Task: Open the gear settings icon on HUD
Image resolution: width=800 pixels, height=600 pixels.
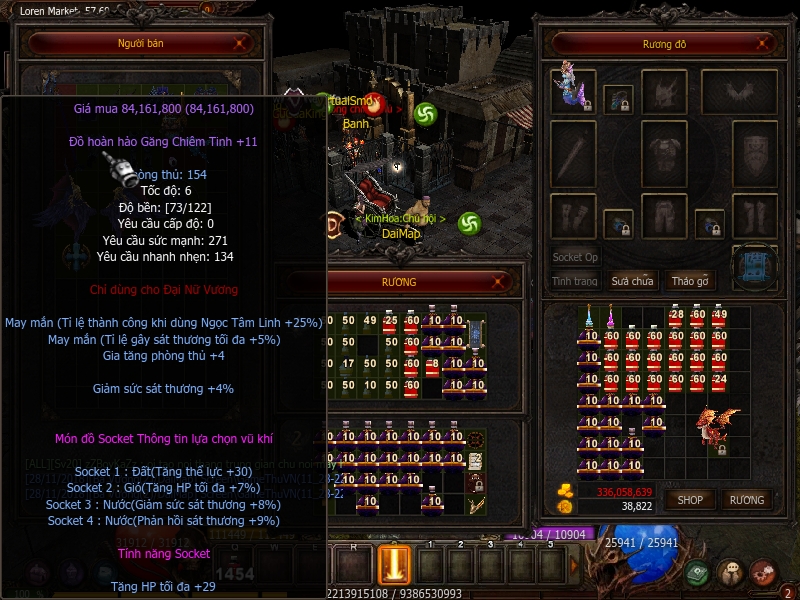Action: click(763, 573)
